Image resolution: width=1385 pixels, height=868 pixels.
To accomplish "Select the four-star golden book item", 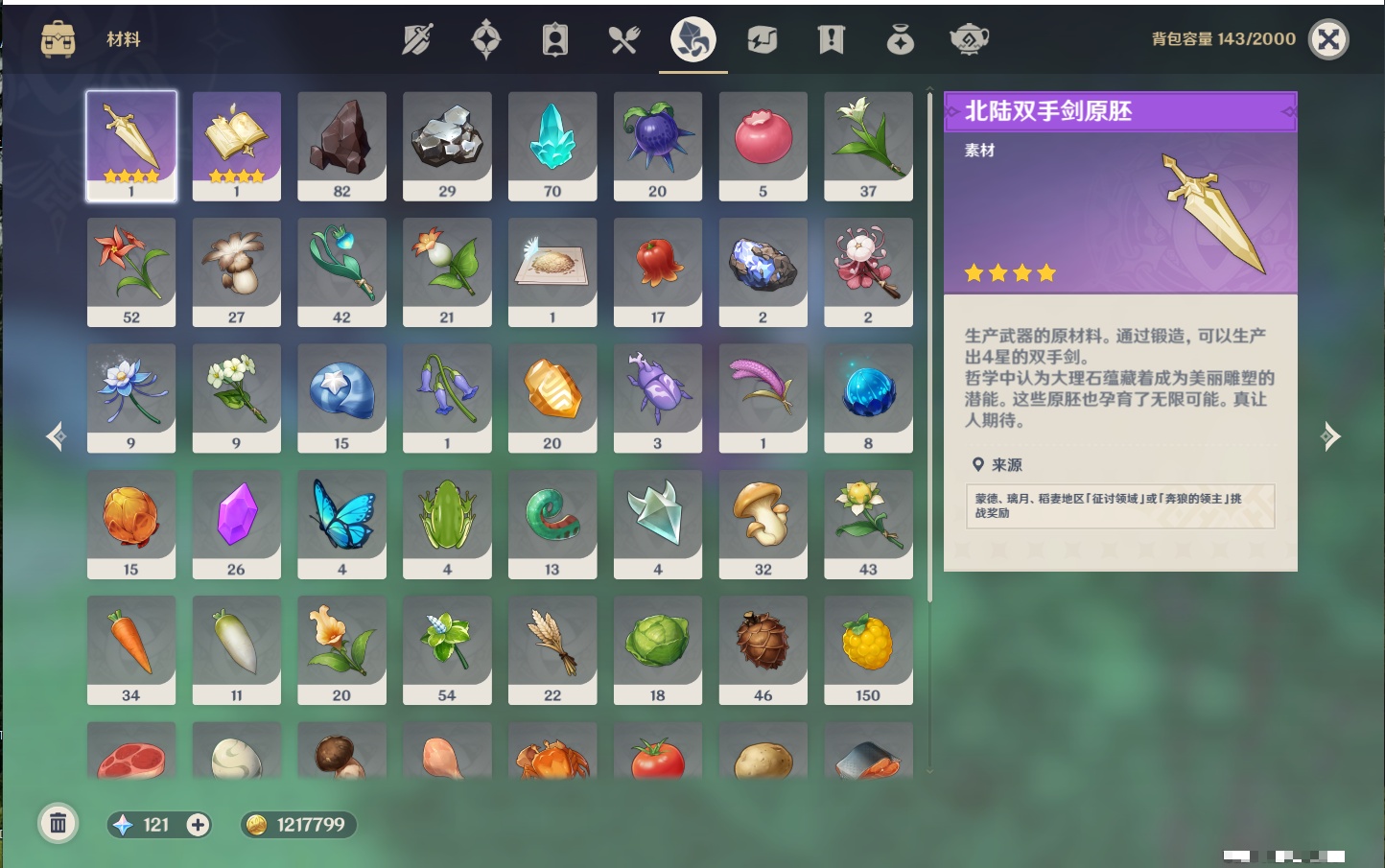I will pyautogui.click(x=237, y=145).
